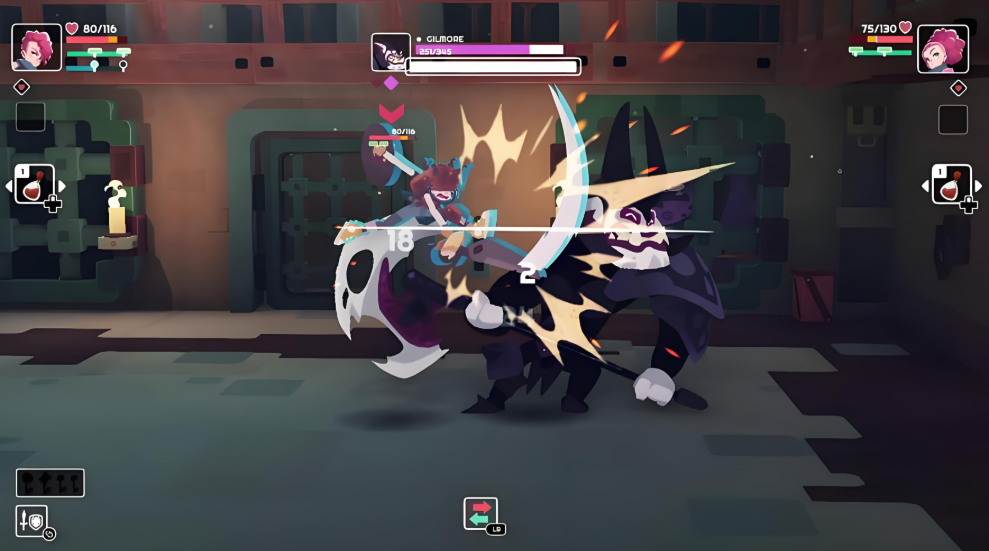Select the left player's short-haired portrait
The image size is (989, 551).
(x=36, y=46)
